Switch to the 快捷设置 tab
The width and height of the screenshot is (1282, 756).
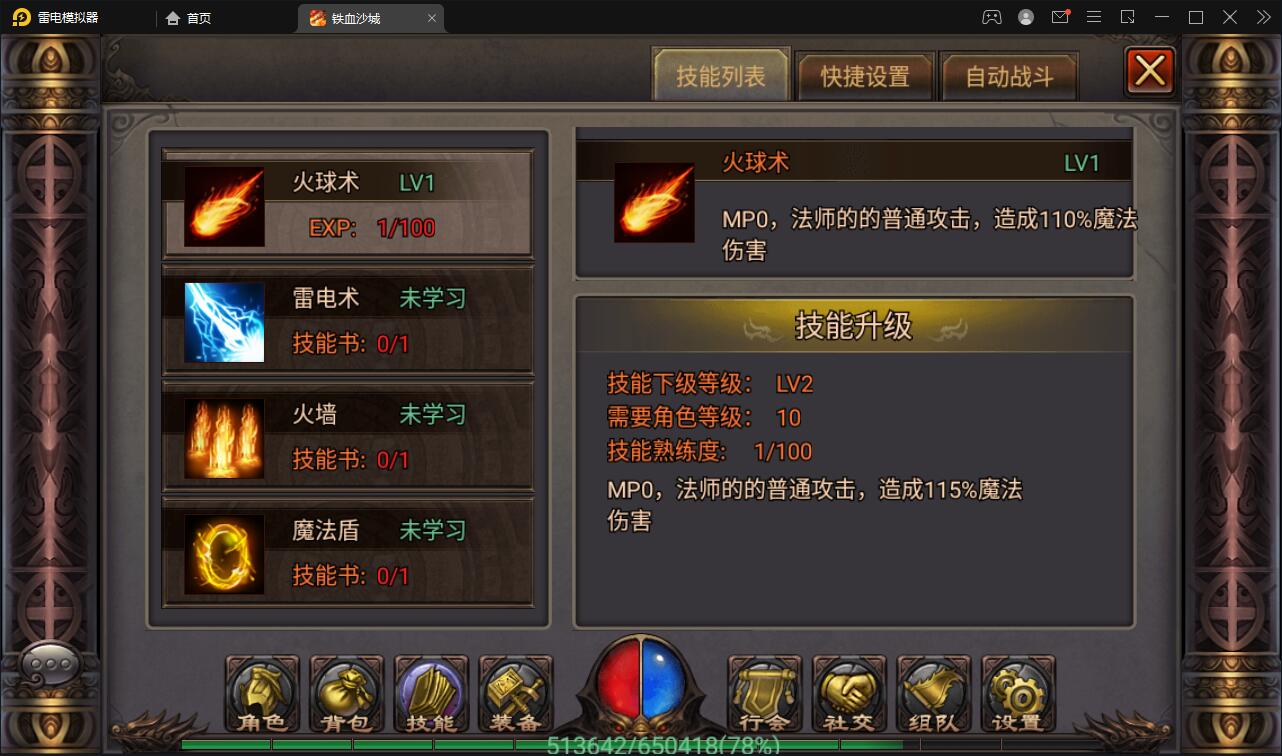[864, 75]
